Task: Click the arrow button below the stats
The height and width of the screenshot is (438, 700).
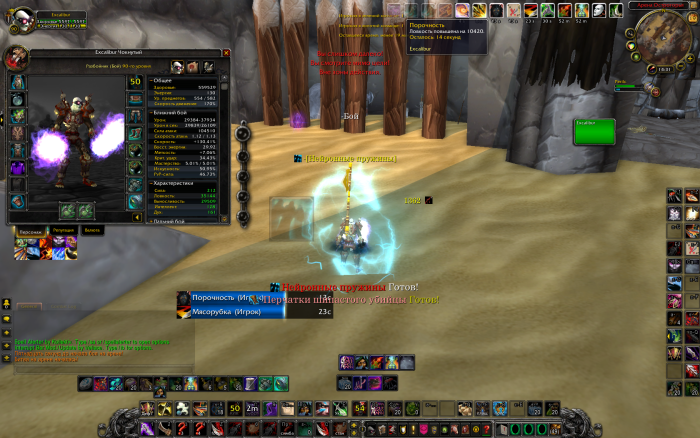Action: click(137, 216)
